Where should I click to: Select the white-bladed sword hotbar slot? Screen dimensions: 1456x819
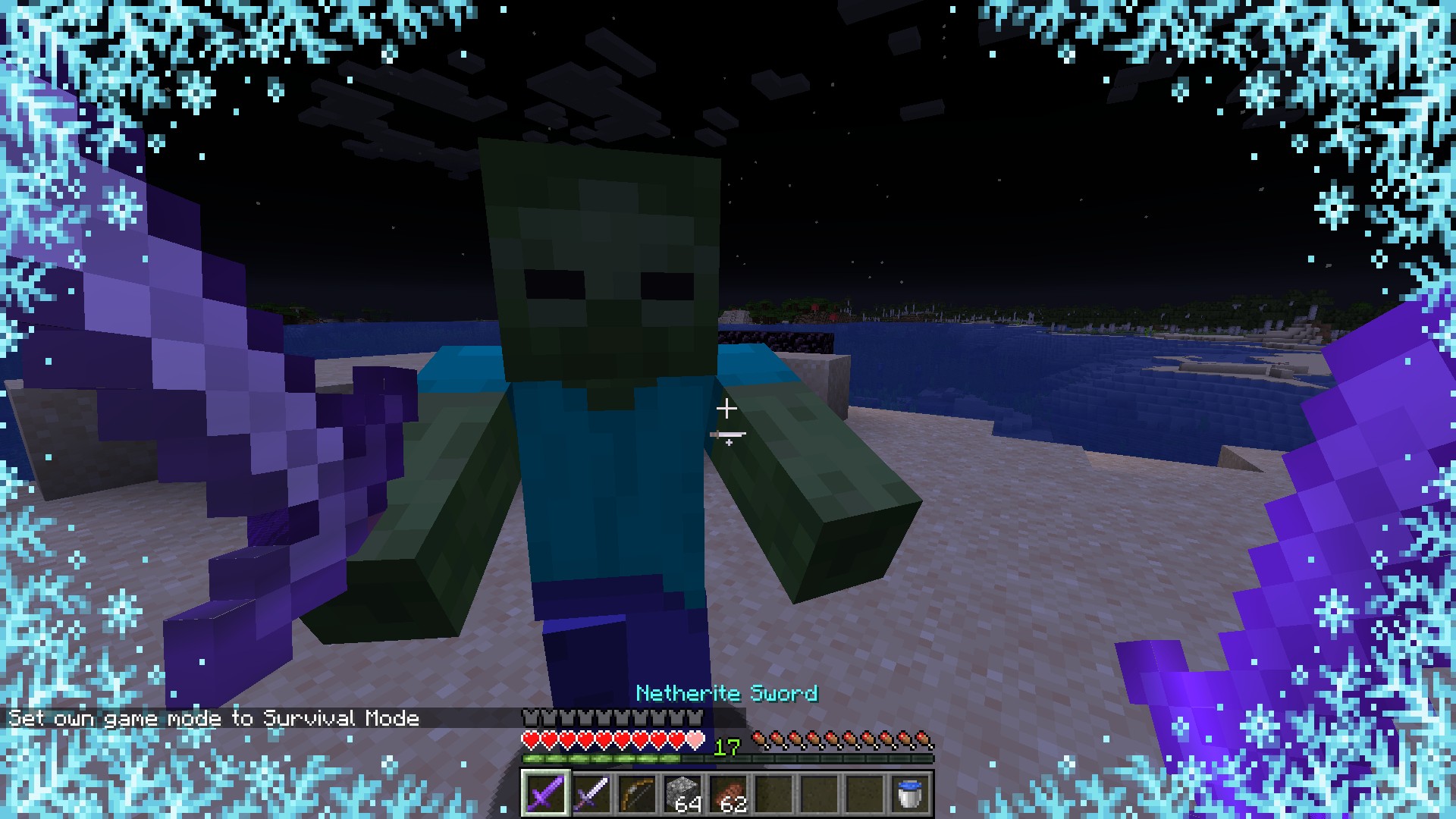(x=591, y=793)
